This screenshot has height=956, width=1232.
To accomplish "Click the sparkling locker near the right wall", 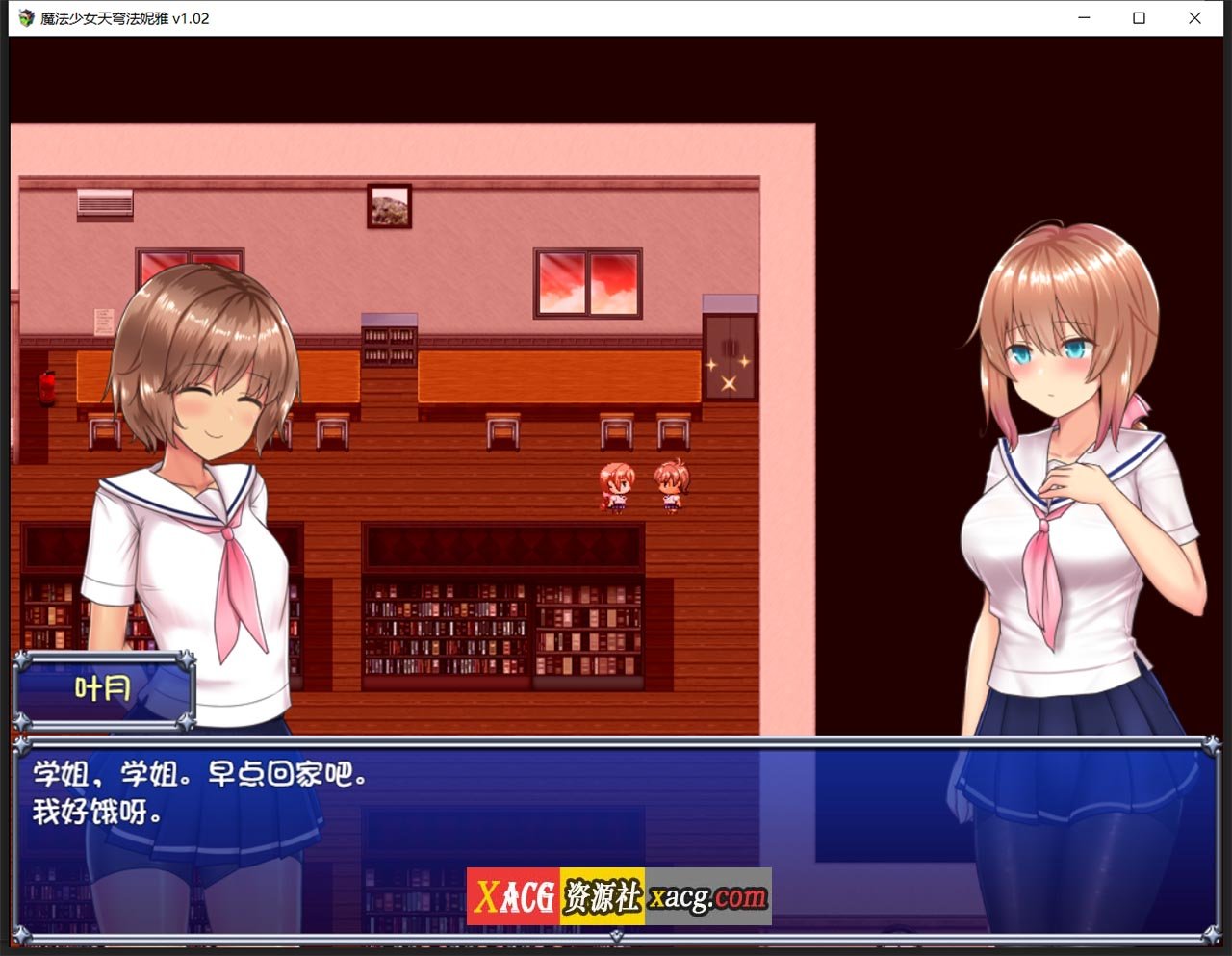I will pos(730,356).
